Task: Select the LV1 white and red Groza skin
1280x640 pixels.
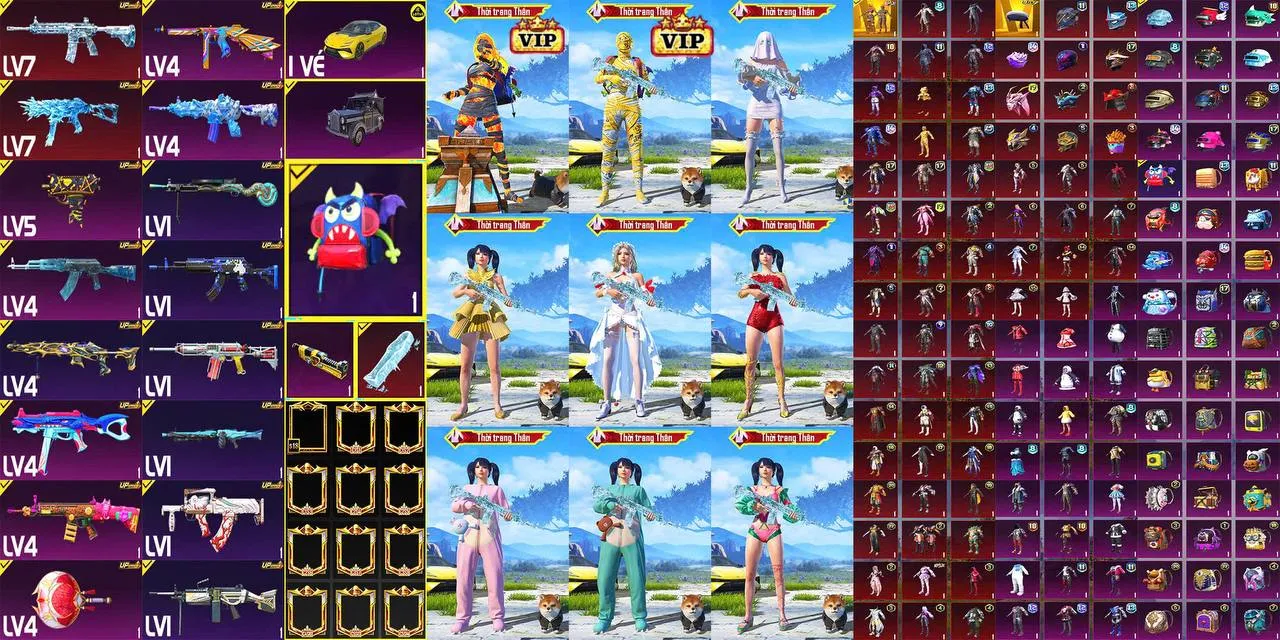Action: coord(213,520)
